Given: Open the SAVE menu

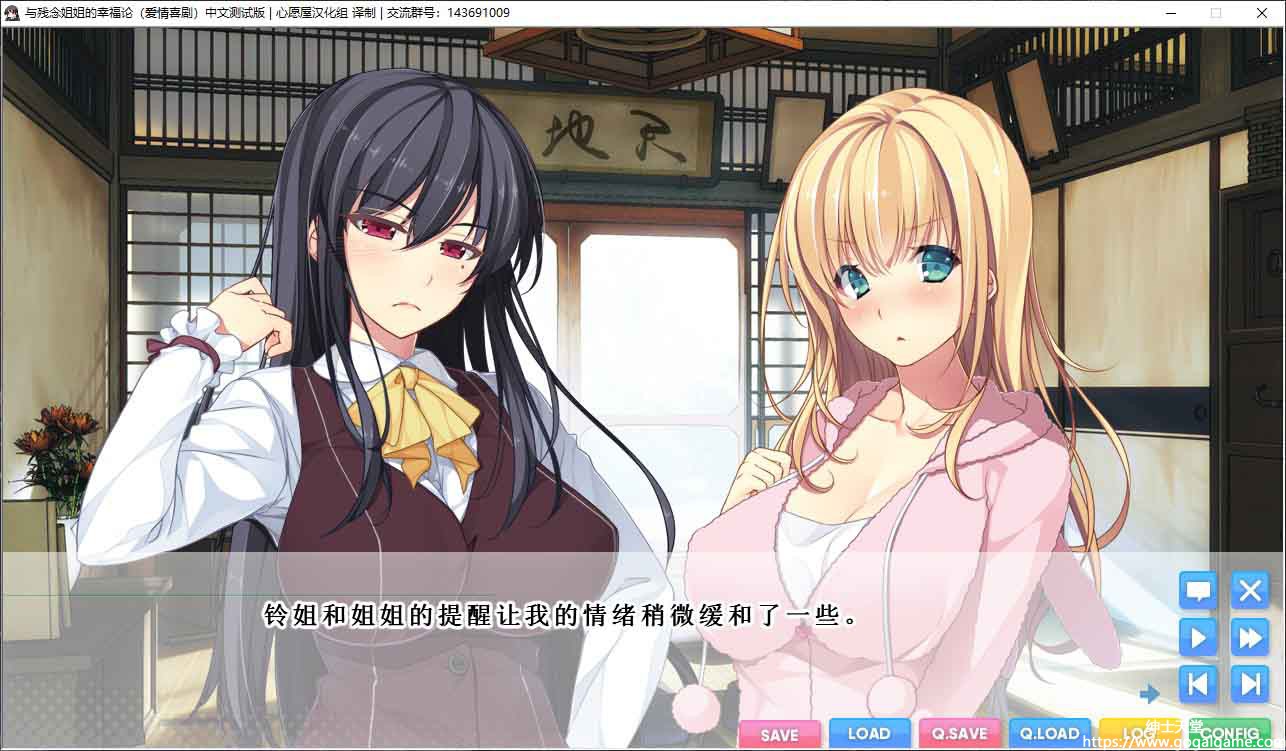Looking at the screenshot, I should click(x=780, y=734).
